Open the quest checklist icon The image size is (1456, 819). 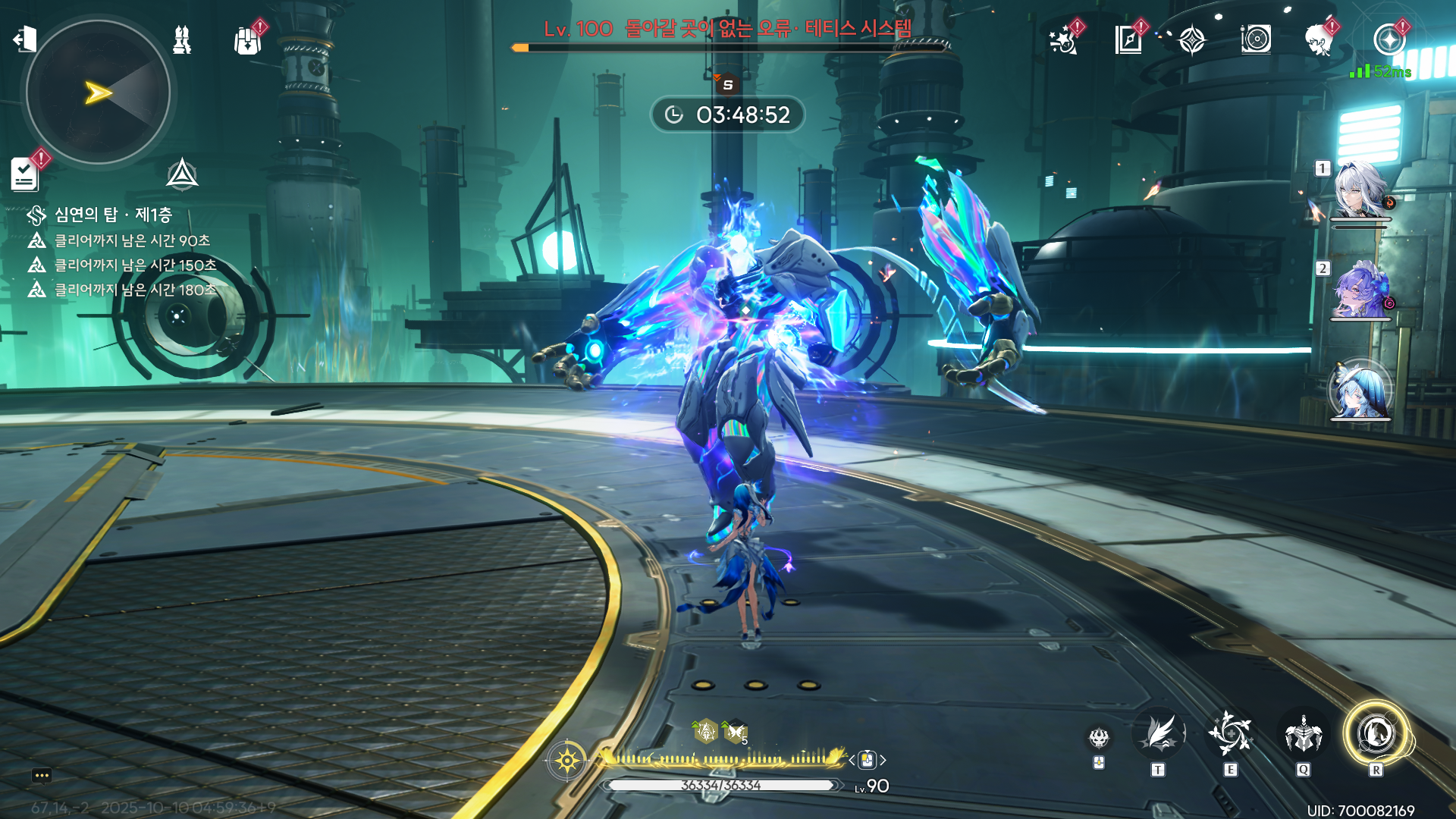pyautogui.click(x=25, y=174)
